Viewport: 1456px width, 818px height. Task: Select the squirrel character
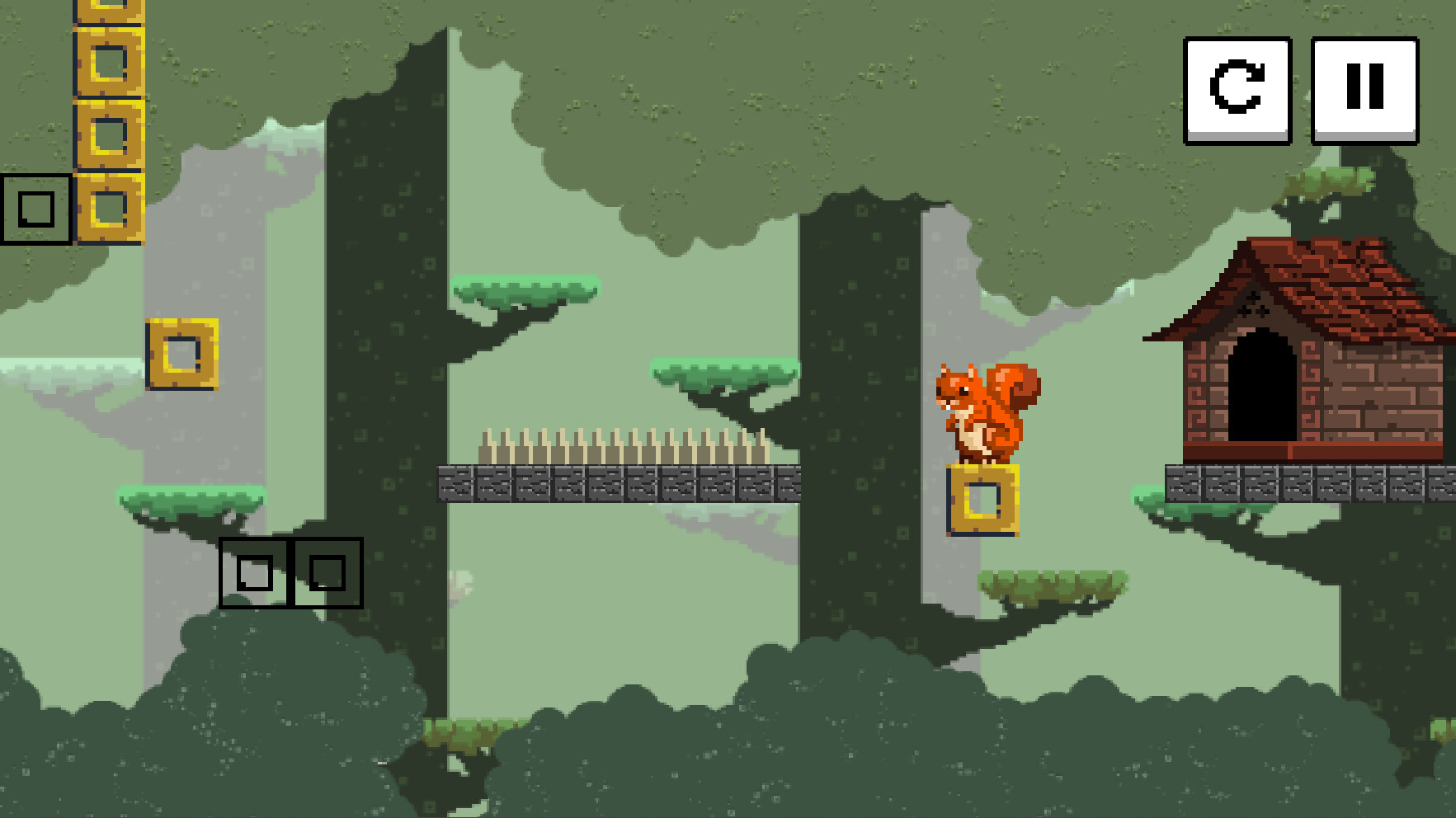click(x=982, y=412)
